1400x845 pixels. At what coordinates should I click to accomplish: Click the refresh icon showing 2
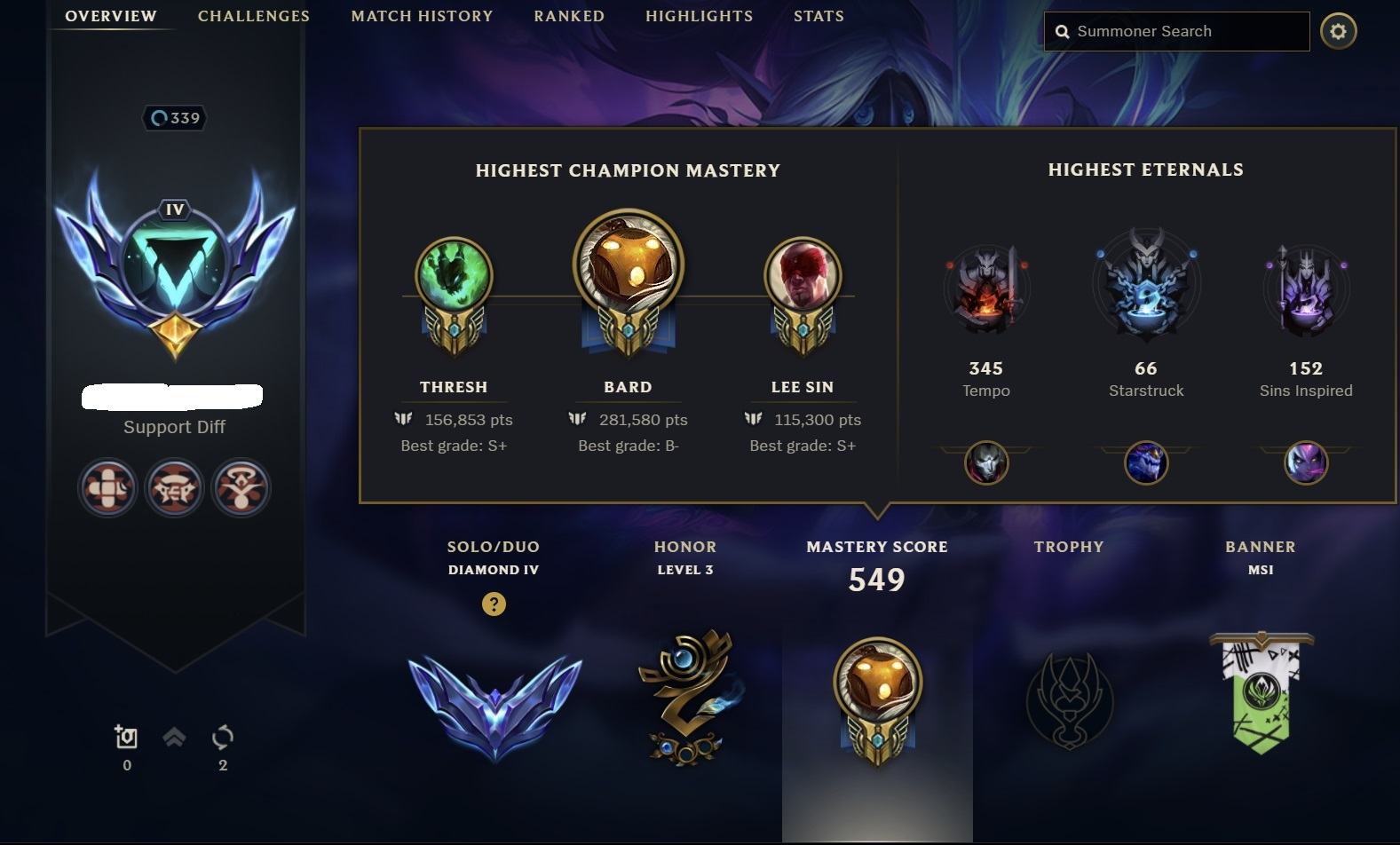click(221, 738)
